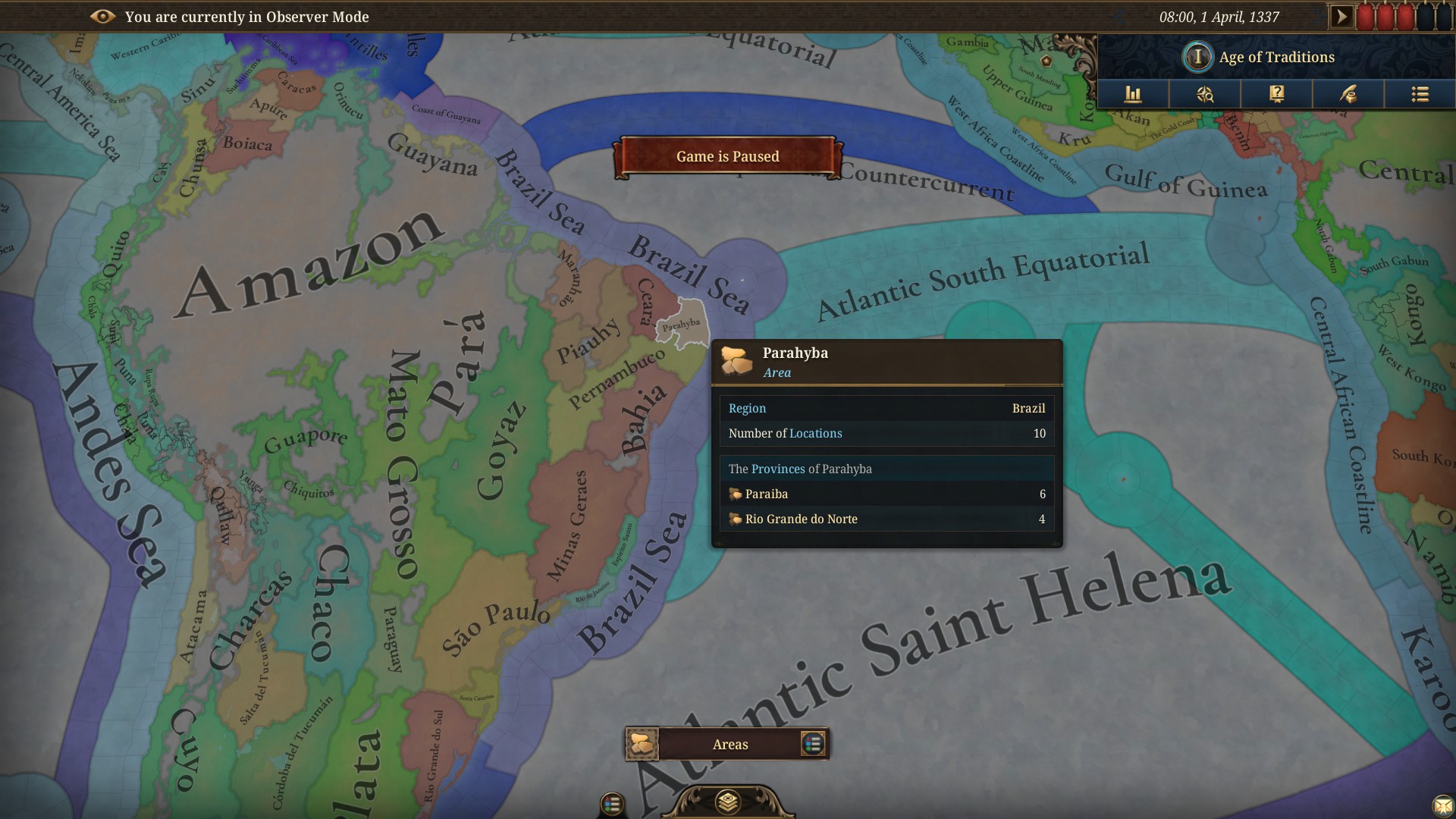The image size is (1456, 819).
Task: Open the legend next to the Areas button
Action: click(x=812, y=744)
